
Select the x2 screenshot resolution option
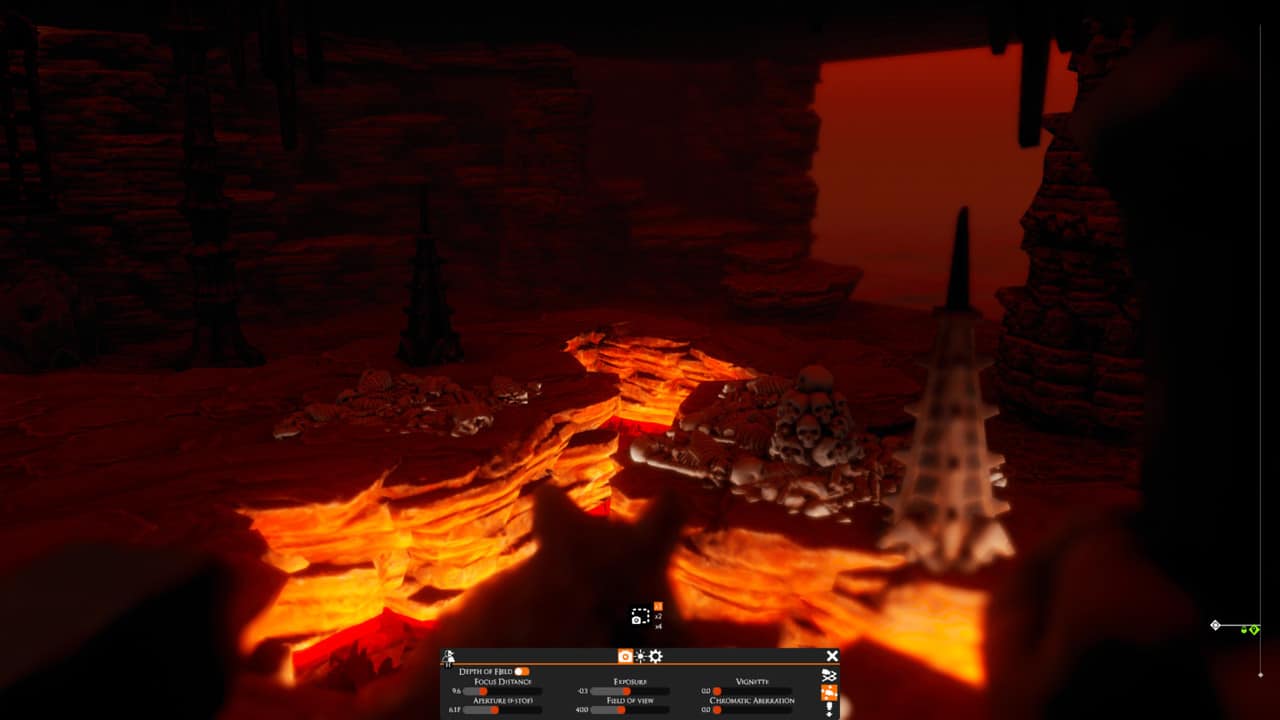[x=657, y=616]
